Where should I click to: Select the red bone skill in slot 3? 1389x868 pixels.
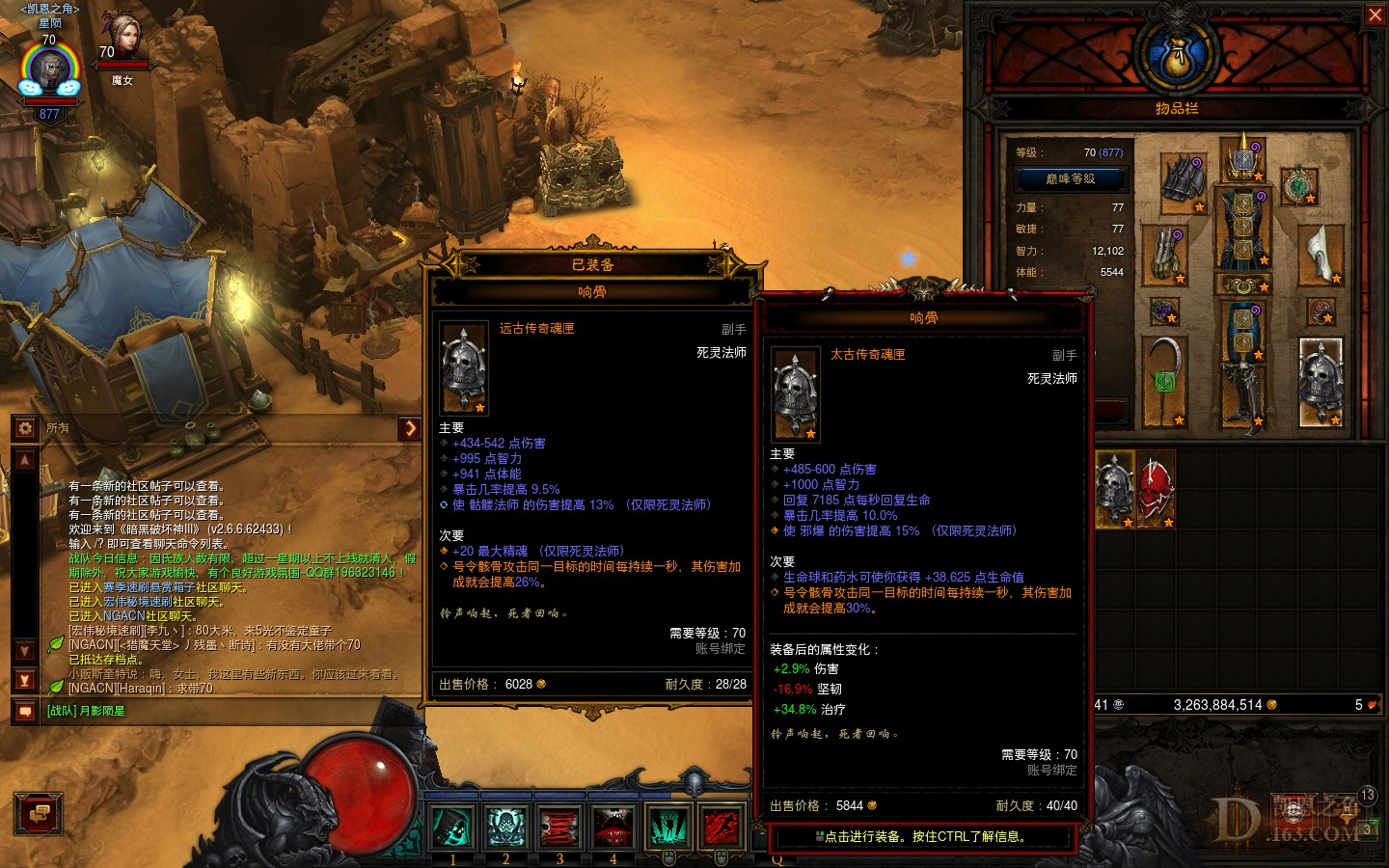click(x=559, y=827)
